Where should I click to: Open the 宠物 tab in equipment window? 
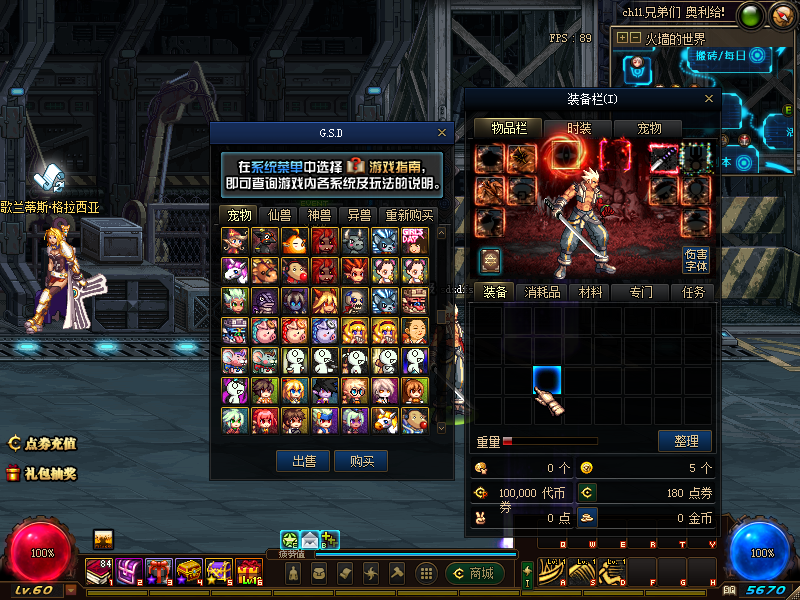coord(650,129)
